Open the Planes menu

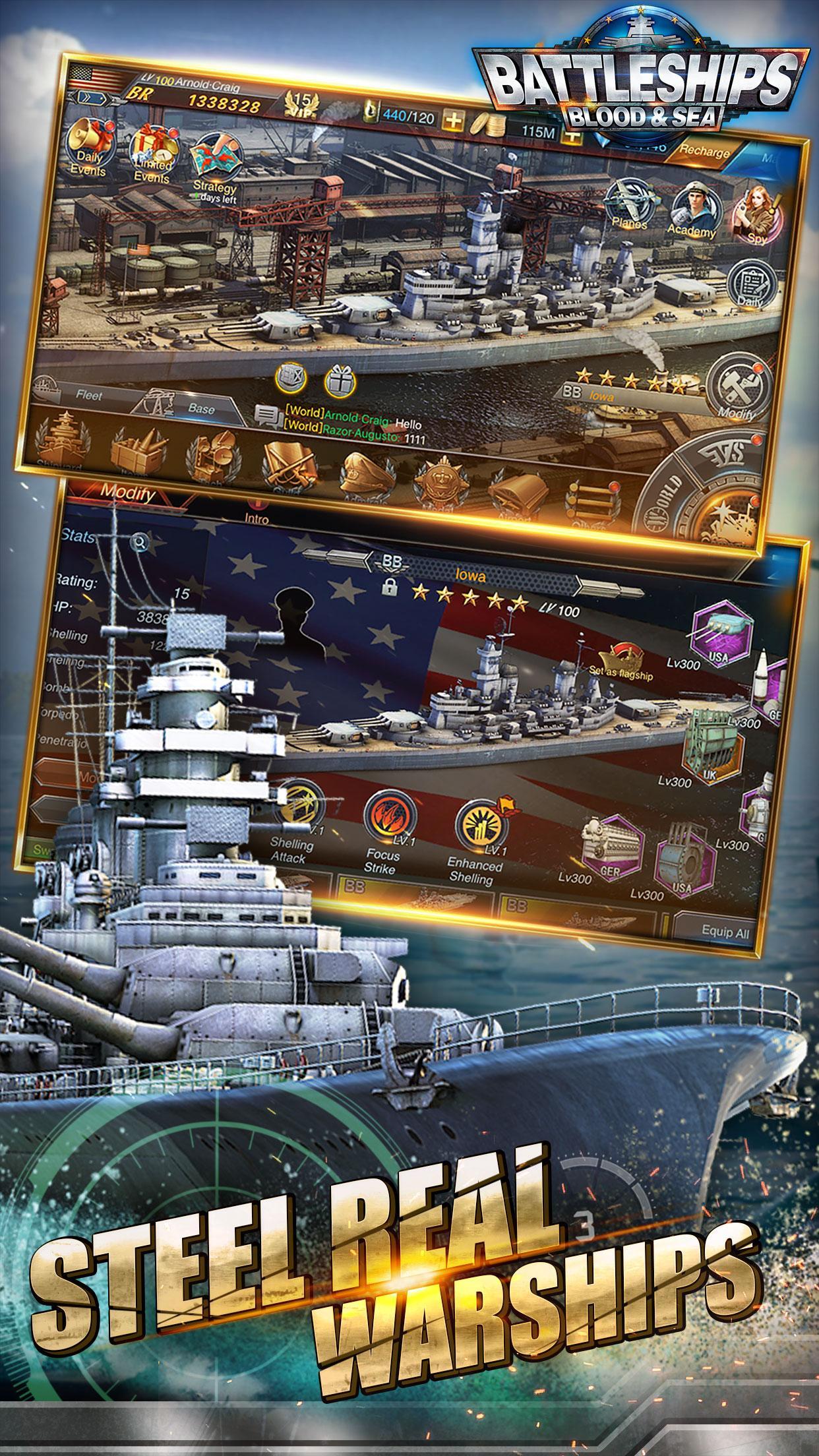[626, 203]
